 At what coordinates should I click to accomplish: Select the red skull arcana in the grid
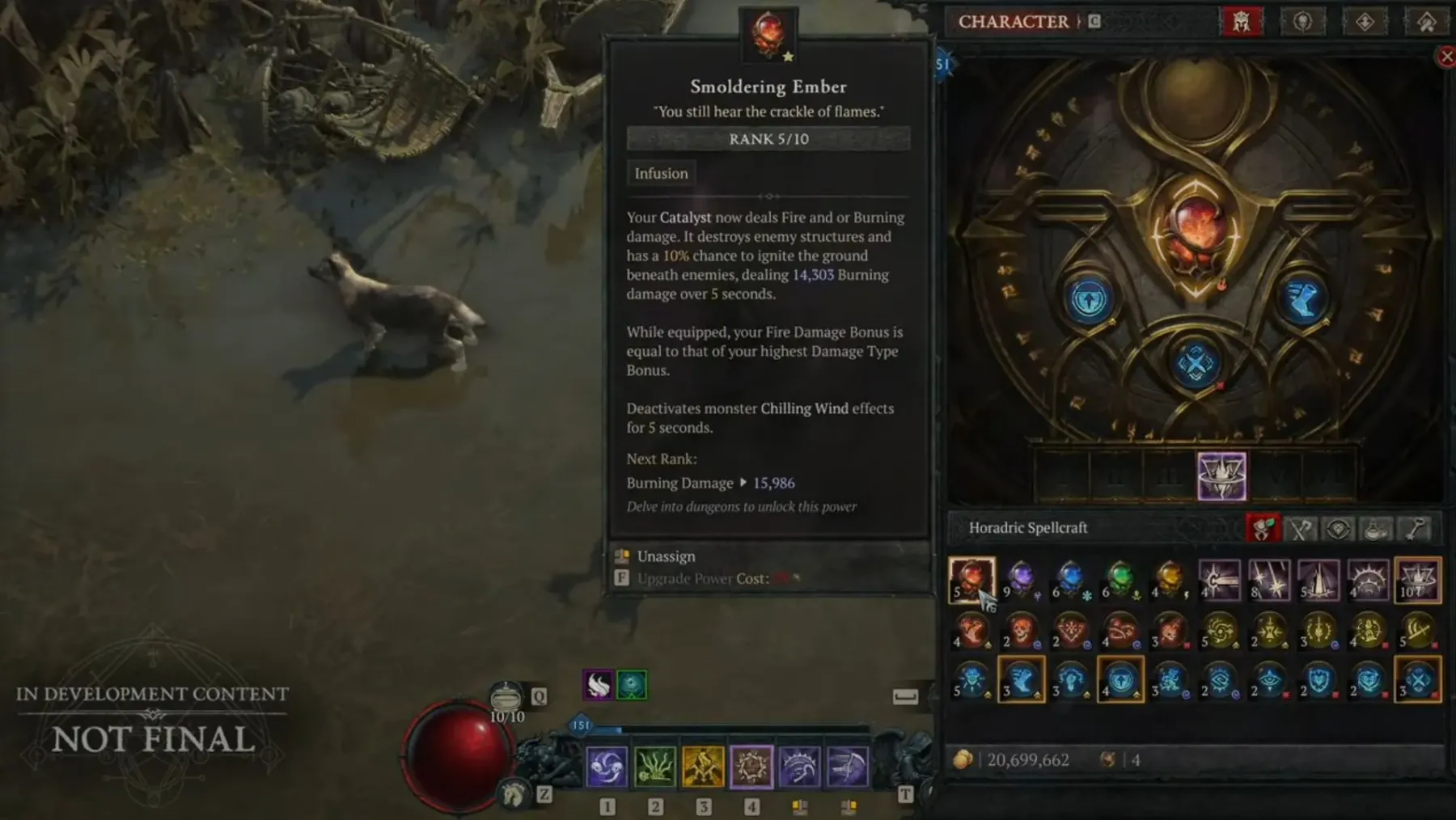(x=1022, y=630)
